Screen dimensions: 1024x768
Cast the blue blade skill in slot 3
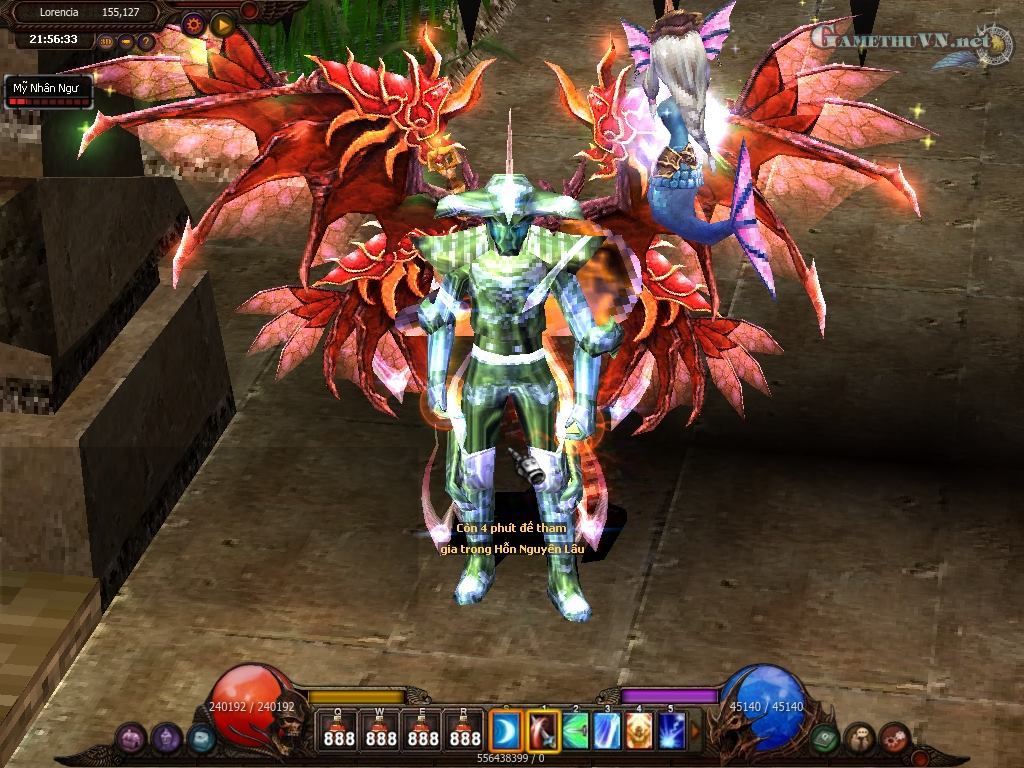coord(608,731)
